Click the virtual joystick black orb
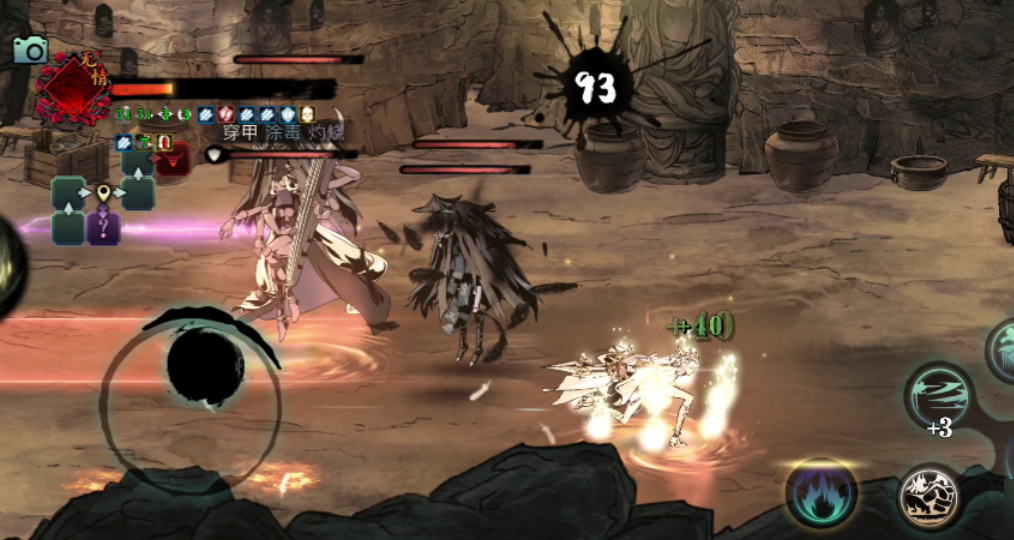Screen dimensions: 1014x540 [206, 367]
